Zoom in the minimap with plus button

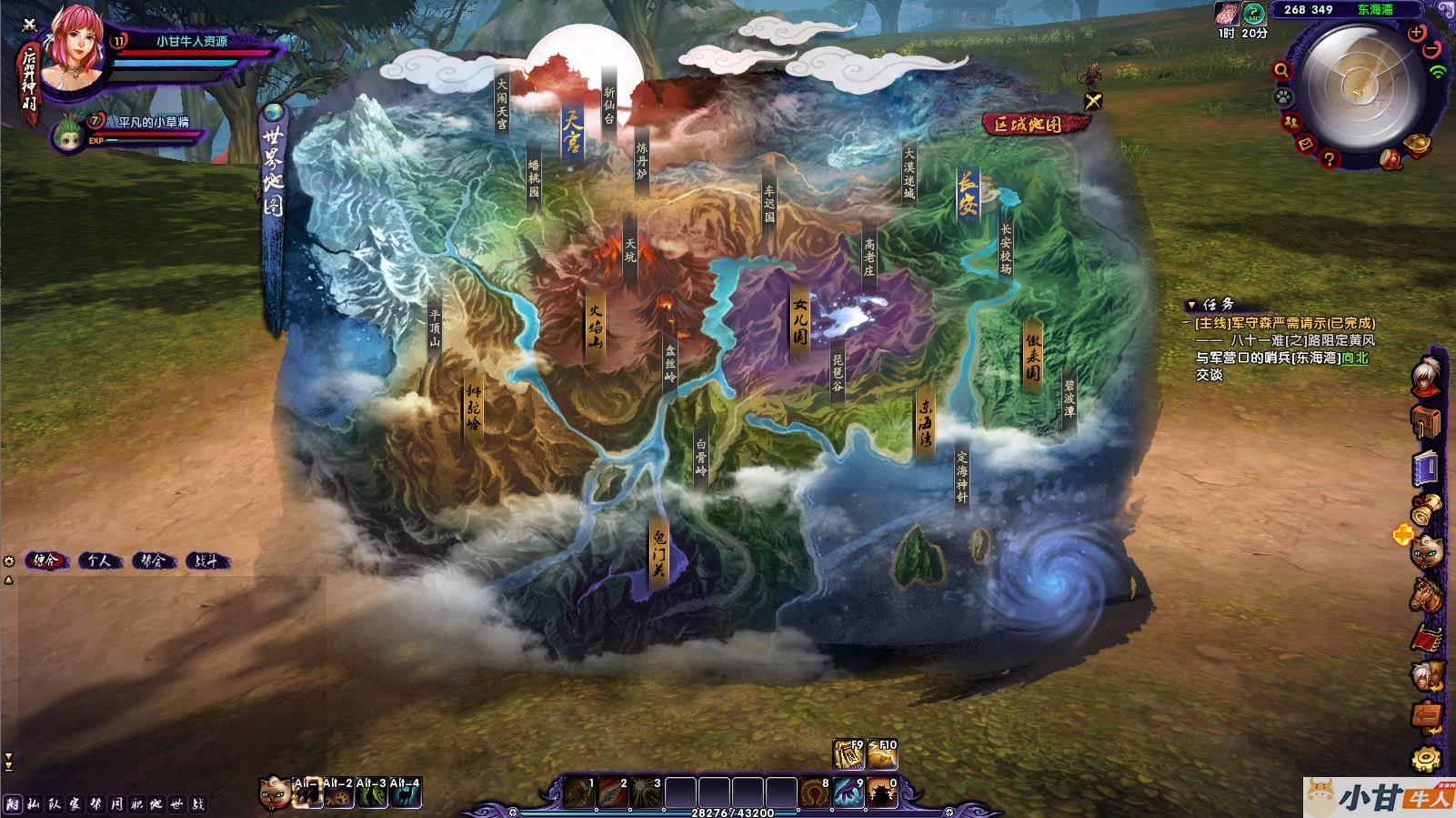tap(1416, 34)
